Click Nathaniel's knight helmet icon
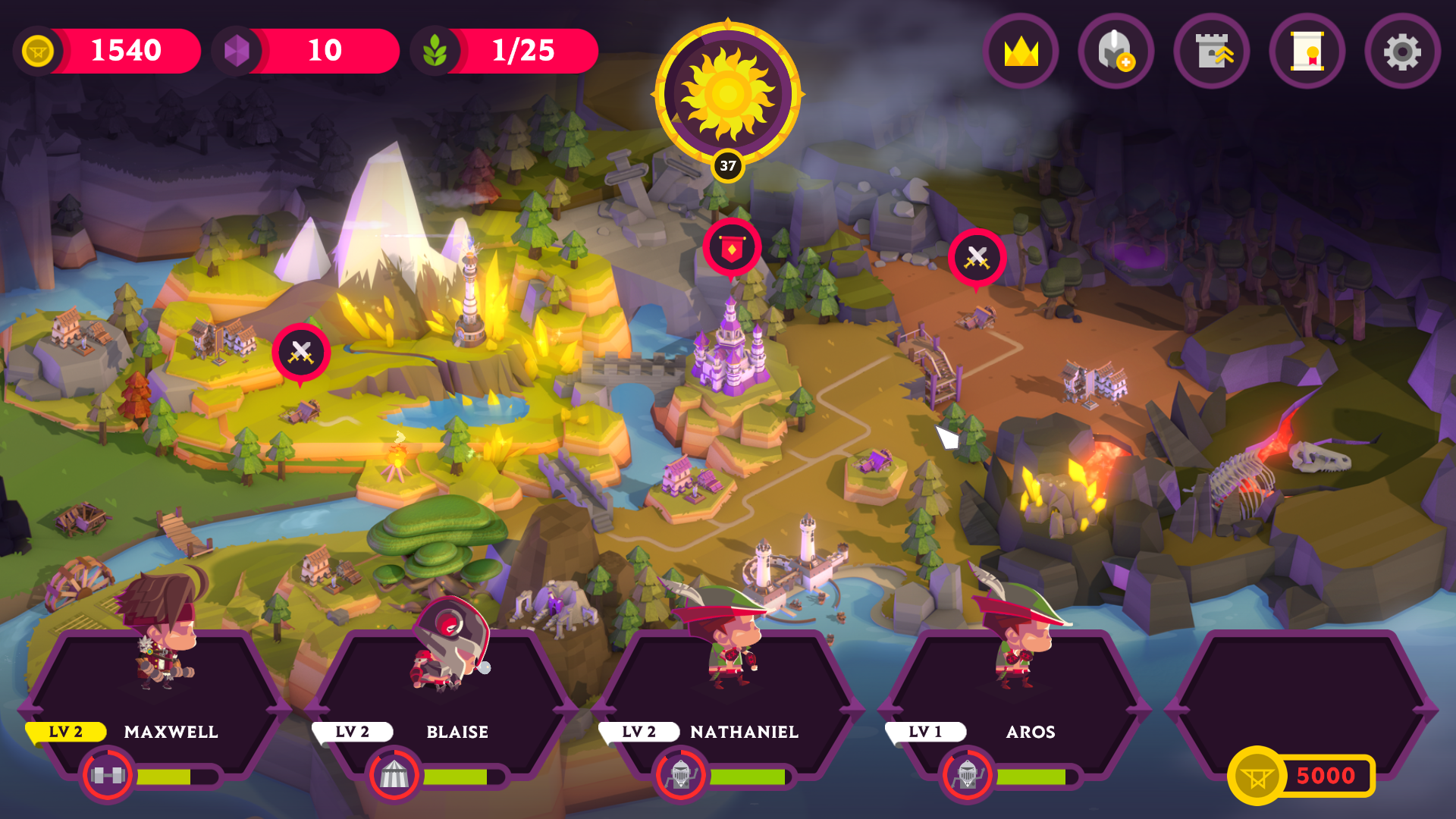1456x819 pixels. click(x=681, y=775)
